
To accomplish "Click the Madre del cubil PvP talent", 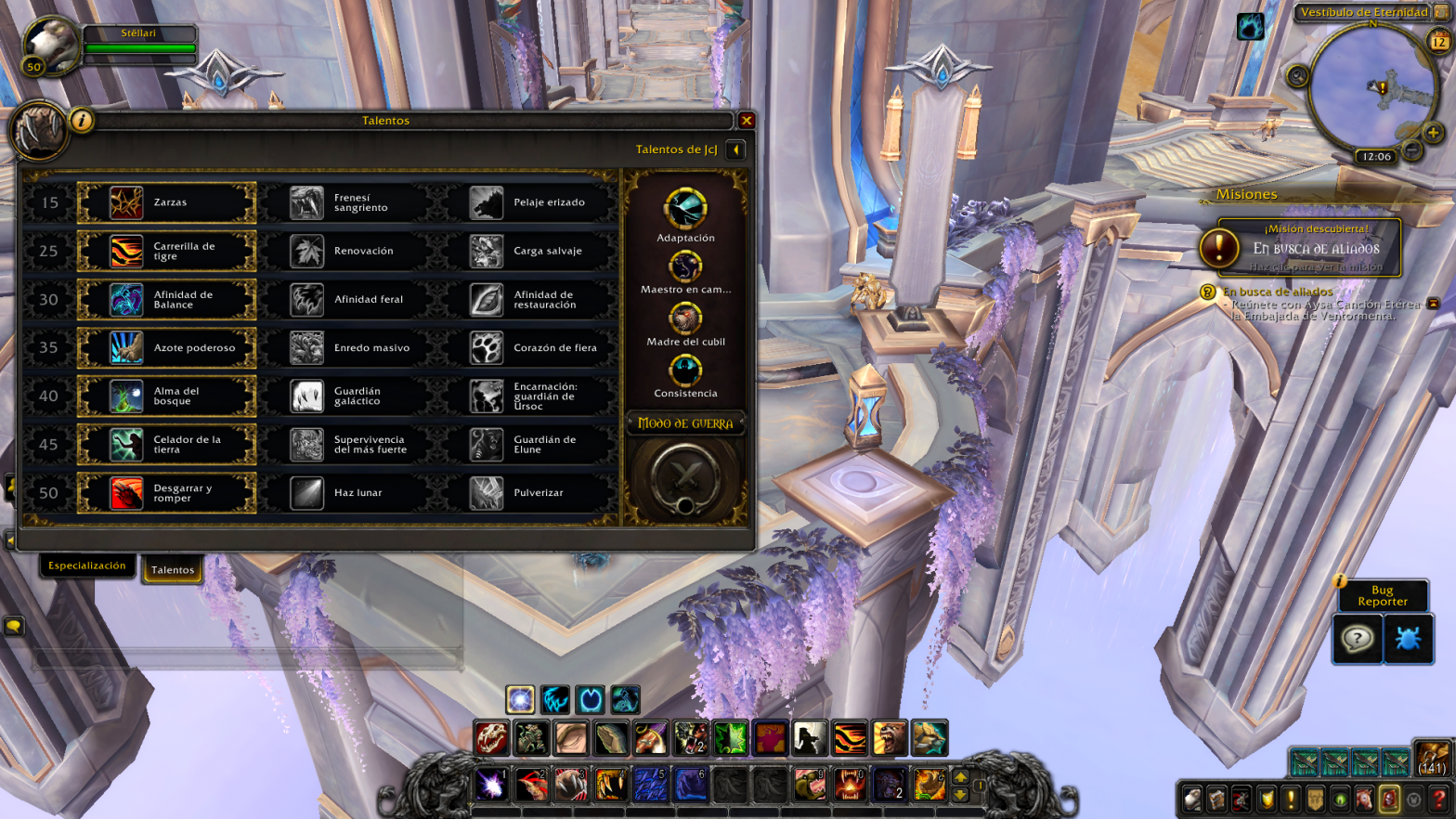I will [685, 318].
